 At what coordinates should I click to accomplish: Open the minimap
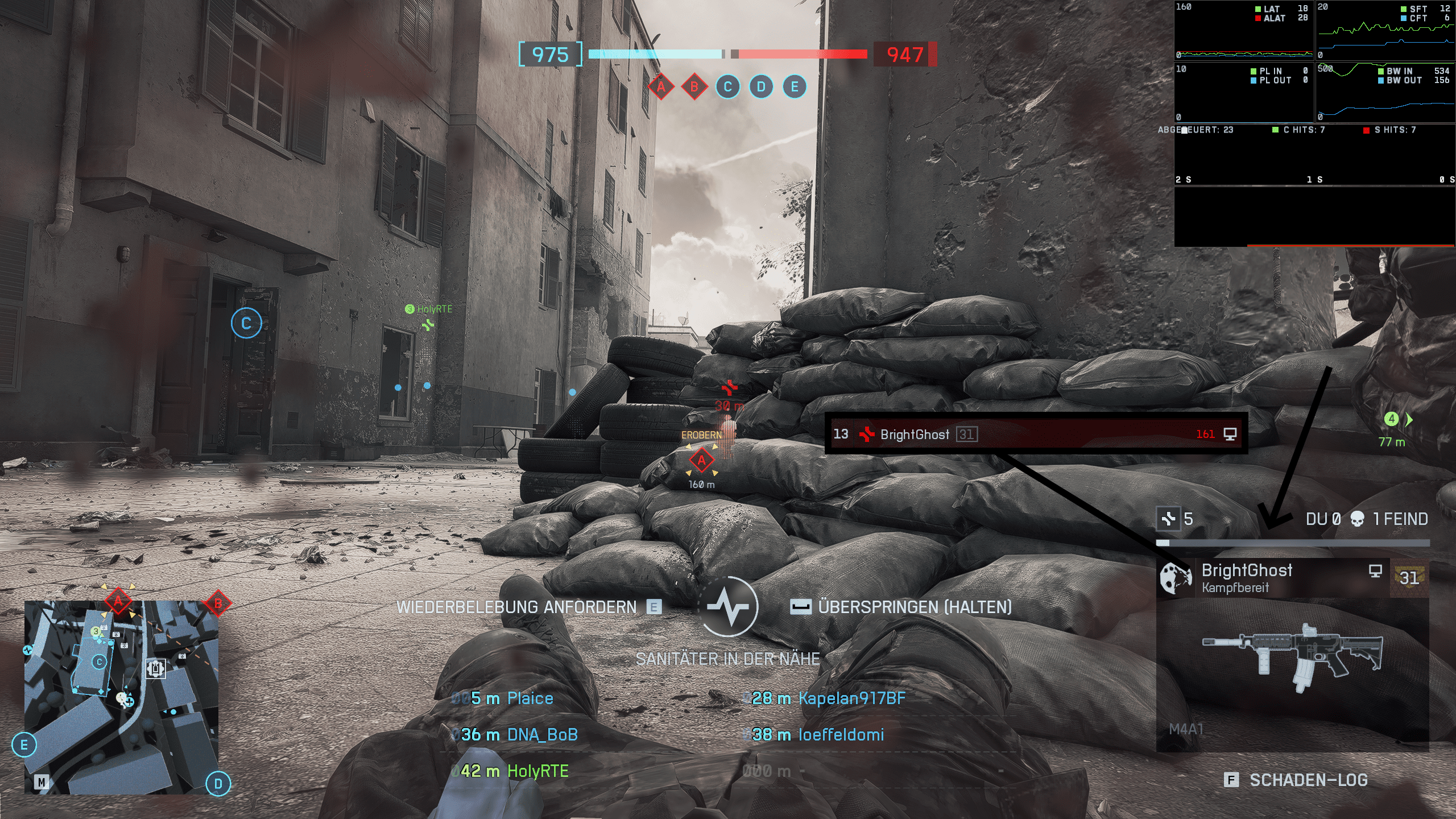coord(121,697)
